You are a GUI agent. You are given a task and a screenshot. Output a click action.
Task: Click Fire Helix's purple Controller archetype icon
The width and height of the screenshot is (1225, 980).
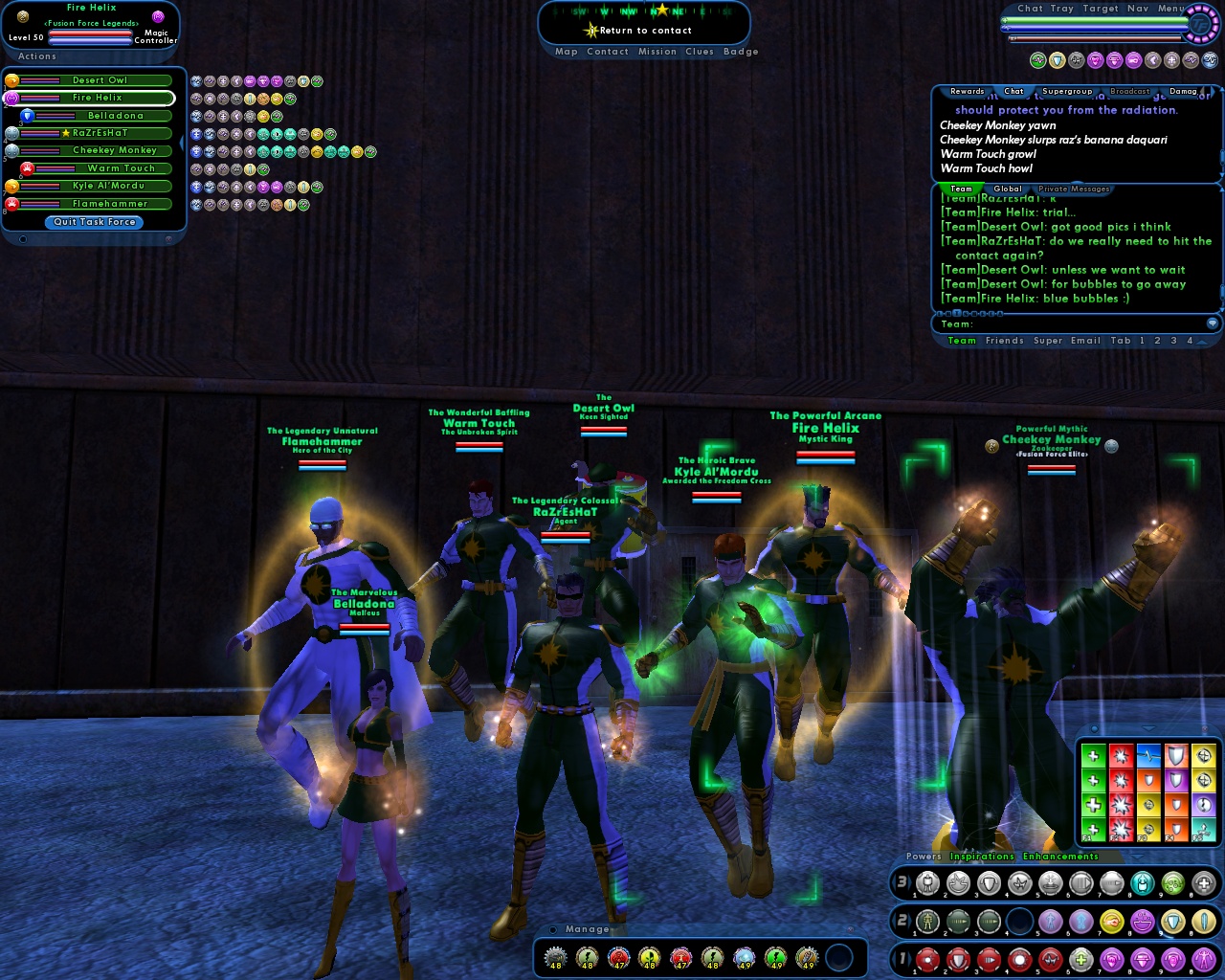click(x=159, y=17)
